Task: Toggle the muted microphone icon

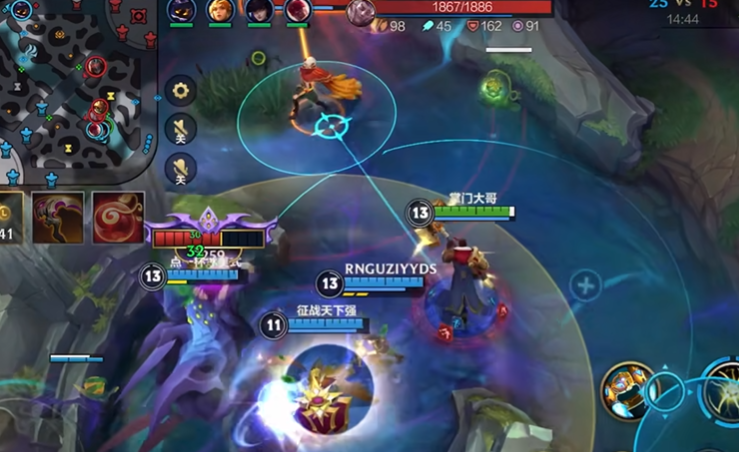Action: click(181, 169)
